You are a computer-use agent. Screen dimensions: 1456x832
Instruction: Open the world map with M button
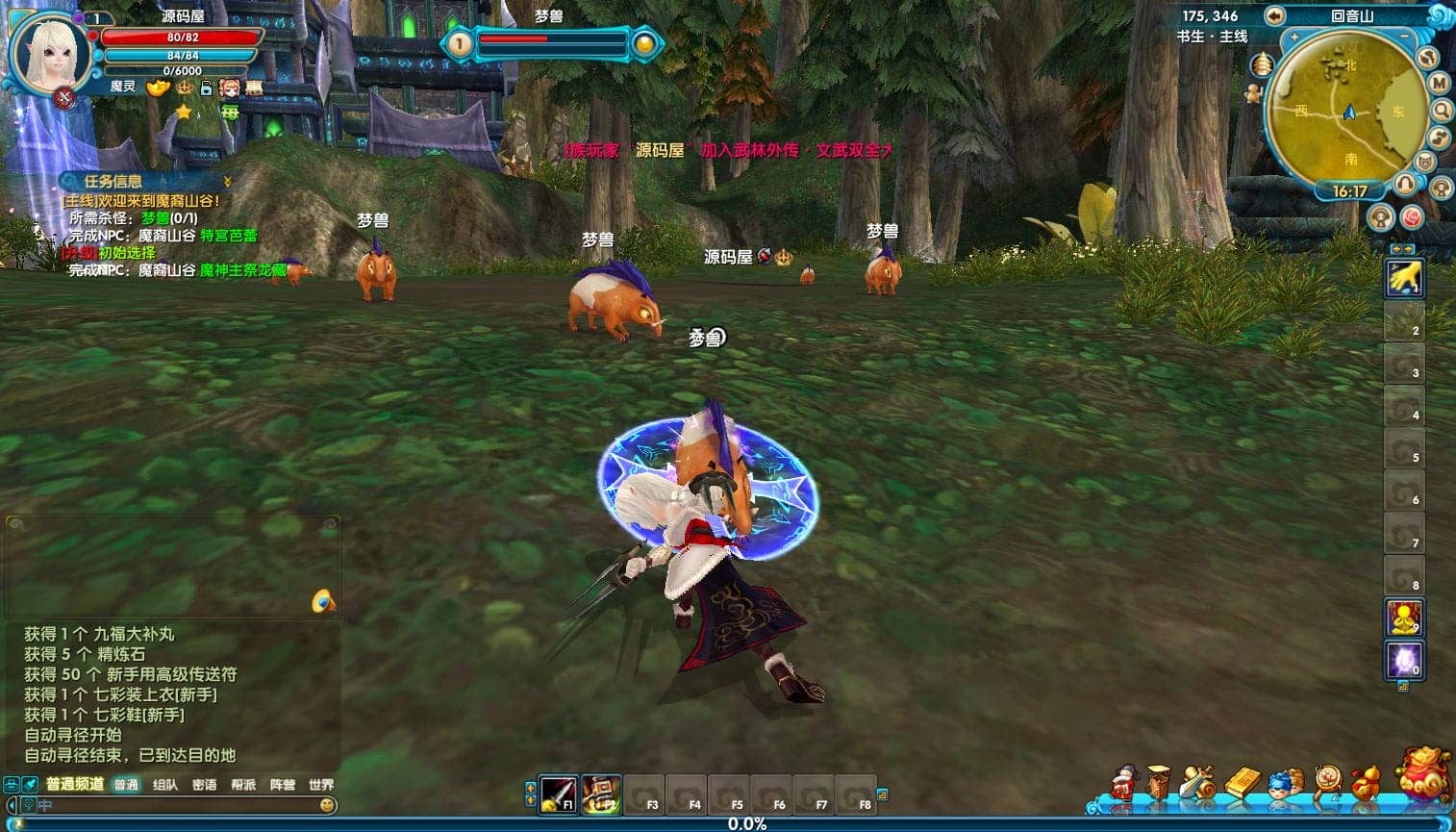click(x=1439, y=83)
